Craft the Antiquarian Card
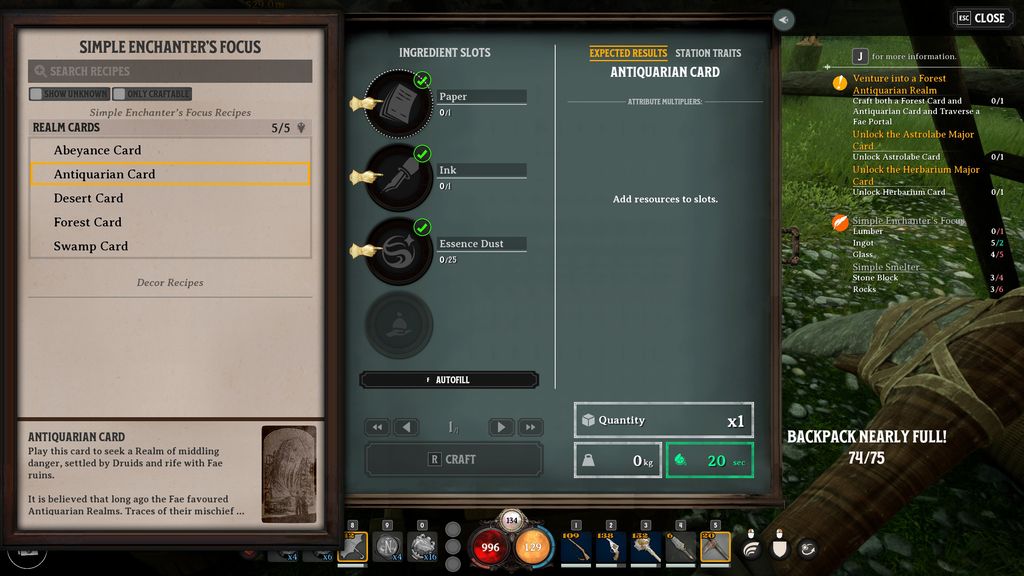This screenshot has width=1024, height=576. point(454,459)
